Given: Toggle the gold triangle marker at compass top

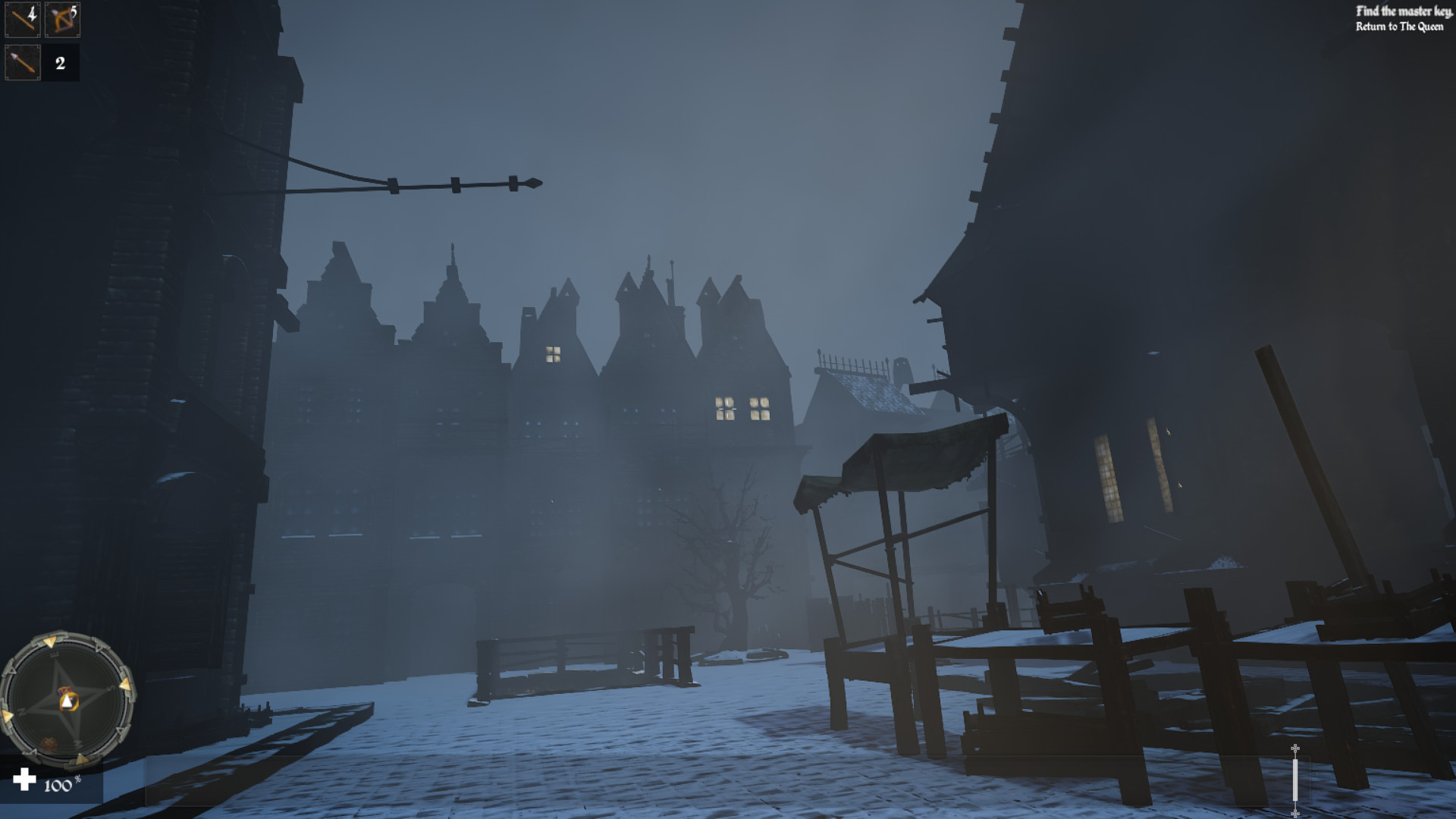Looking at the screenshot, I should coord(50,642).
